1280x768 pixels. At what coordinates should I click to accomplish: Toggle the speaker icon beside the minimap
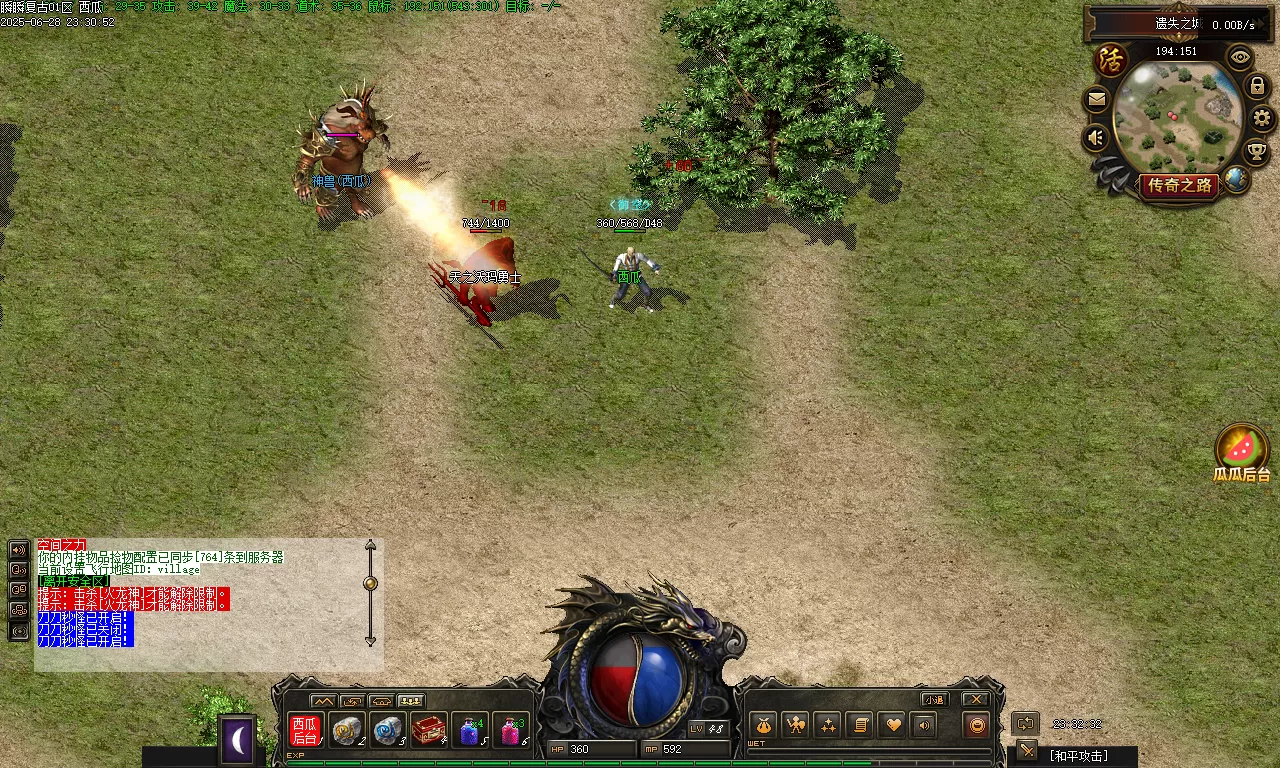(x=1097, y=137)
